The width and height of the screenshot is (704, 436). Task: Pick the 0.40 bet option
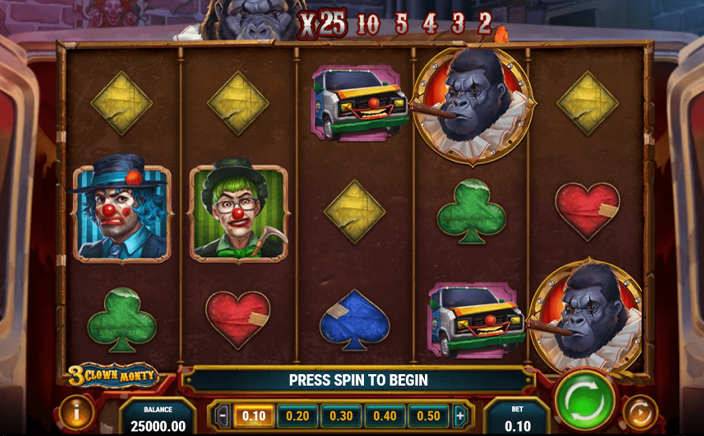pos(384,416)
